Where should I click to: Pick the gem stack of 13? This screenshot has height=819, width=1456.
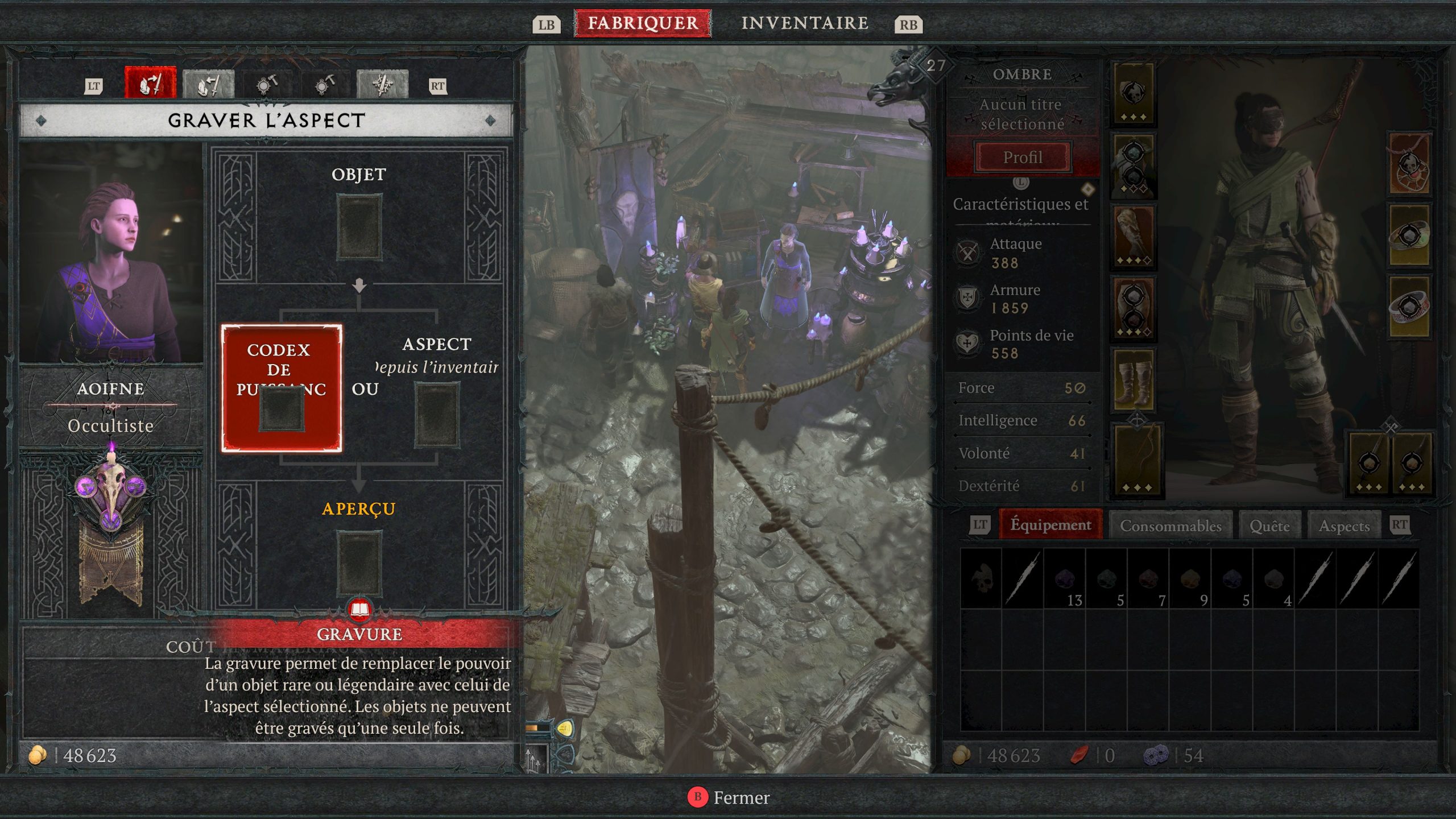(1065, 578)
